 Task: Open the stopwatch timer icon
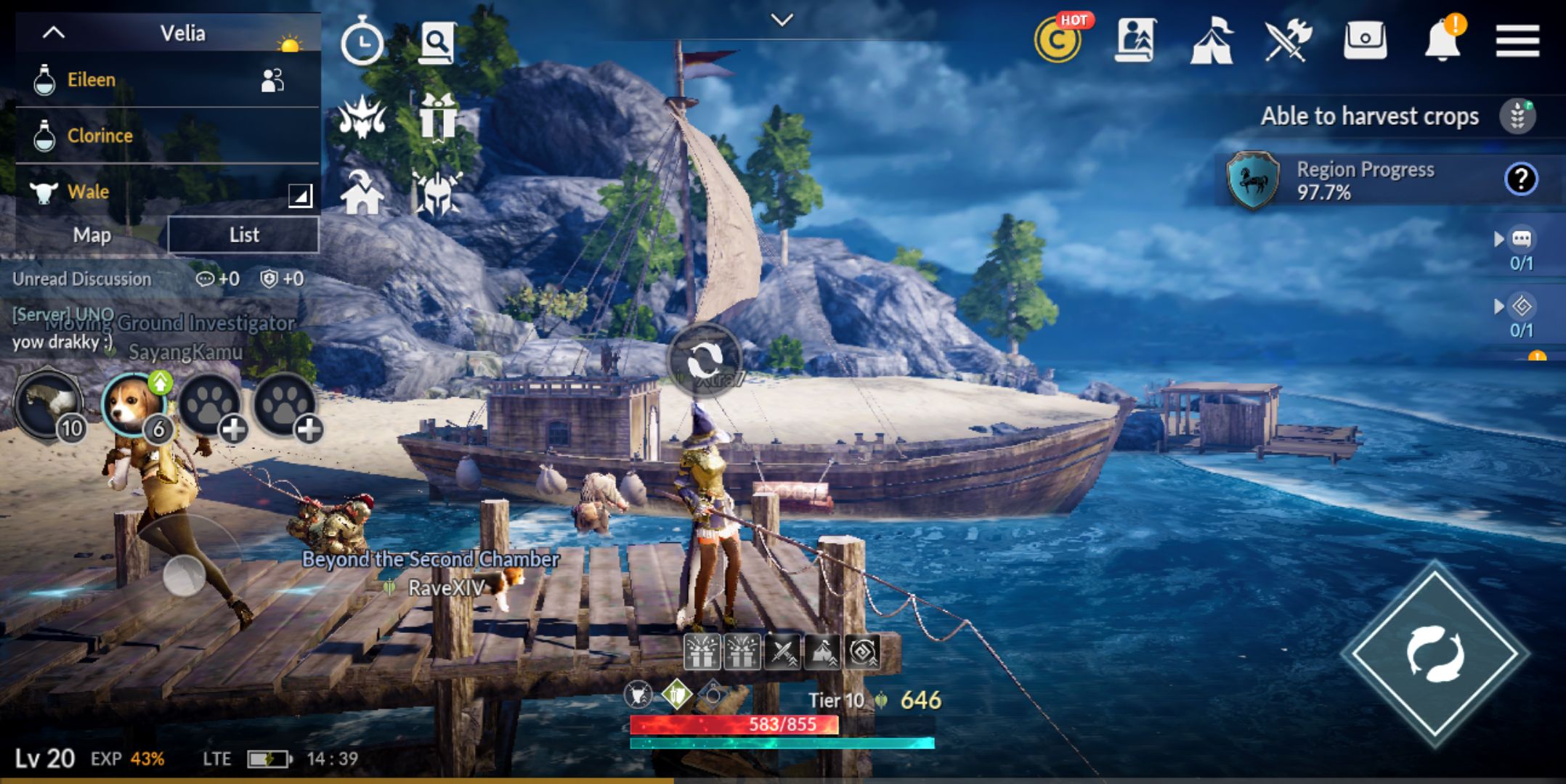pos(362,42)
